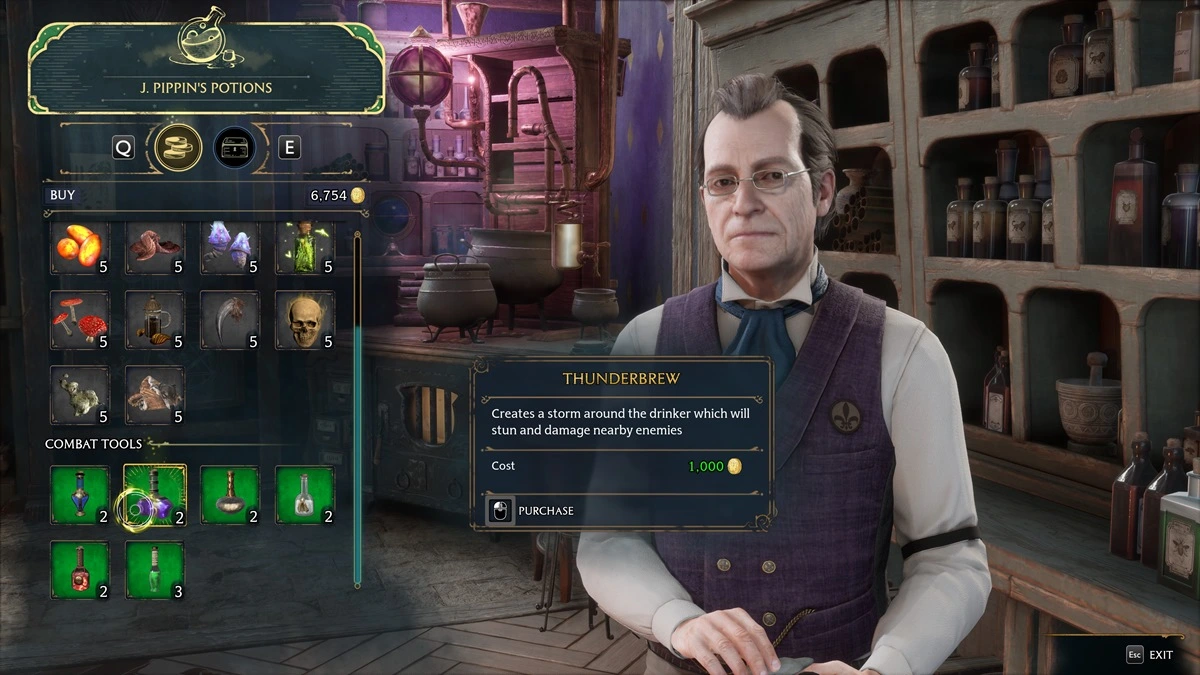
Task: Pick the red spotted toadstools ingredient
Action: point(80,320)
